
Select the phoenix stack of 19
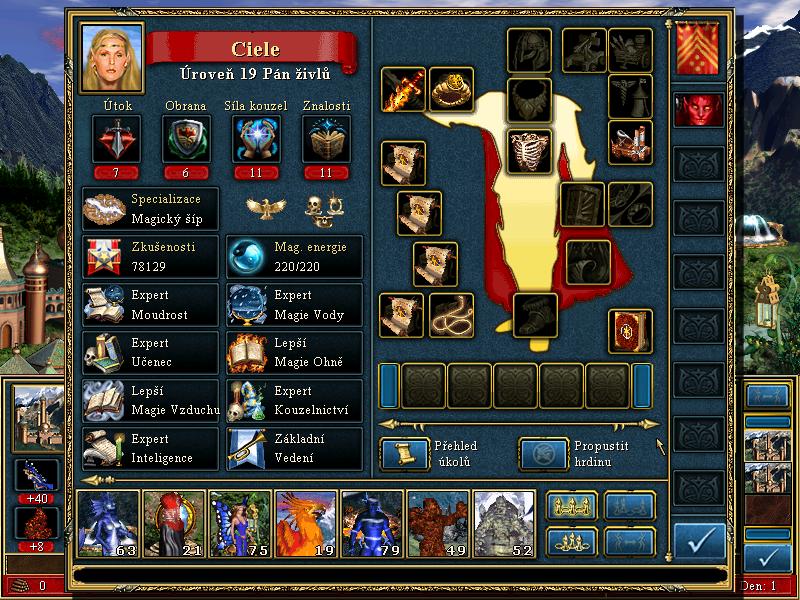(x=305, y=523)
